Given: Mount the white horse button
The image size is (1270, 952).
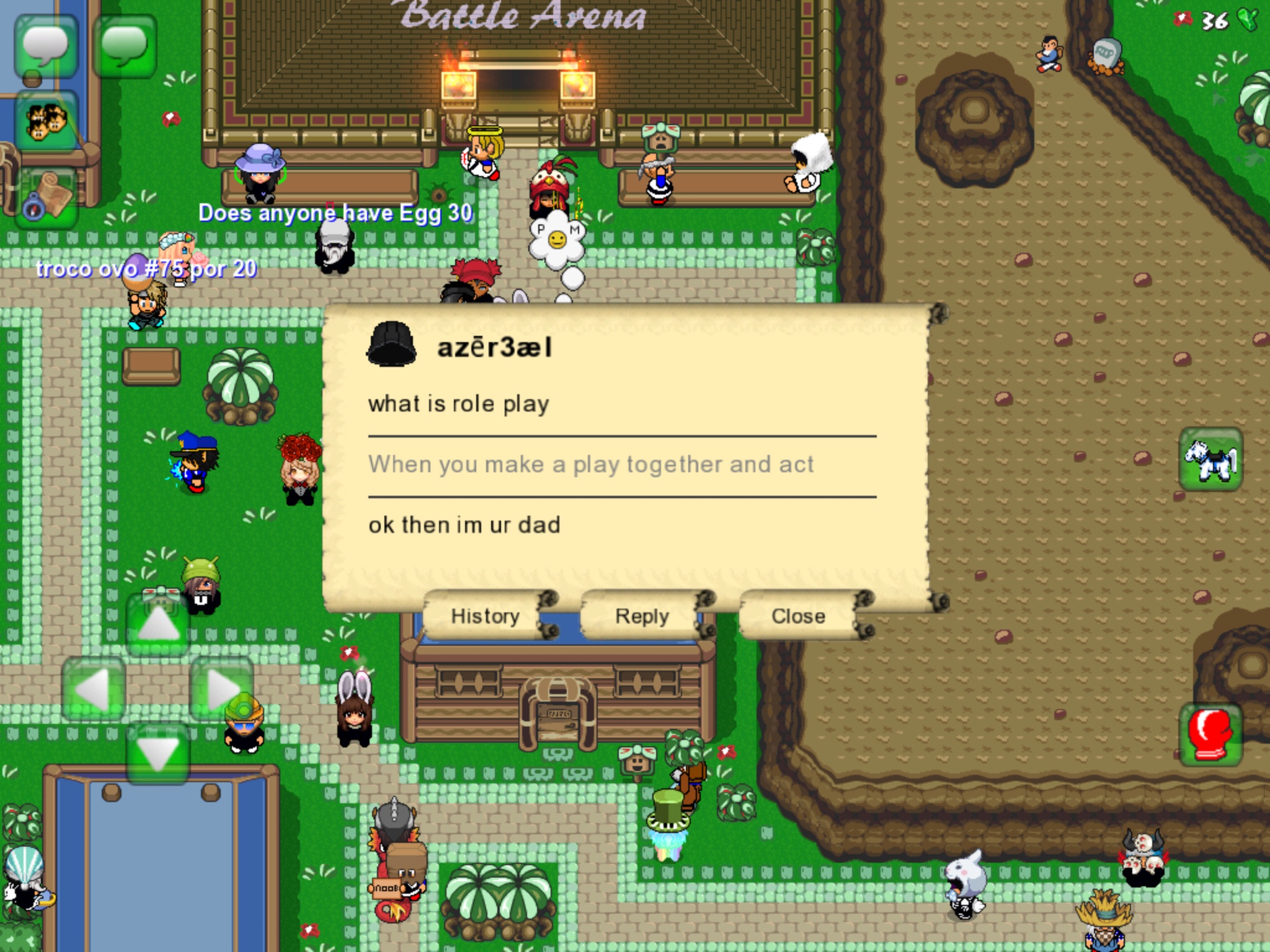Looking at the screenshot, I should pos(1210,459).
